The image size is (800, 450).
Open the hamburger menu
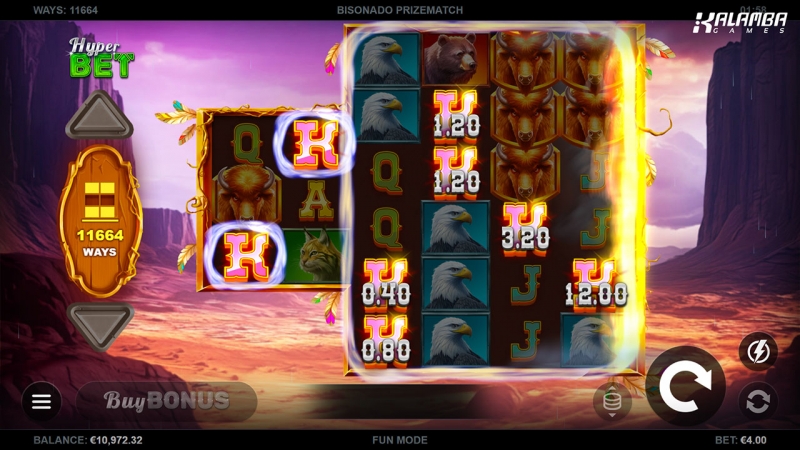pyautogui.click(x=41, y=401)
